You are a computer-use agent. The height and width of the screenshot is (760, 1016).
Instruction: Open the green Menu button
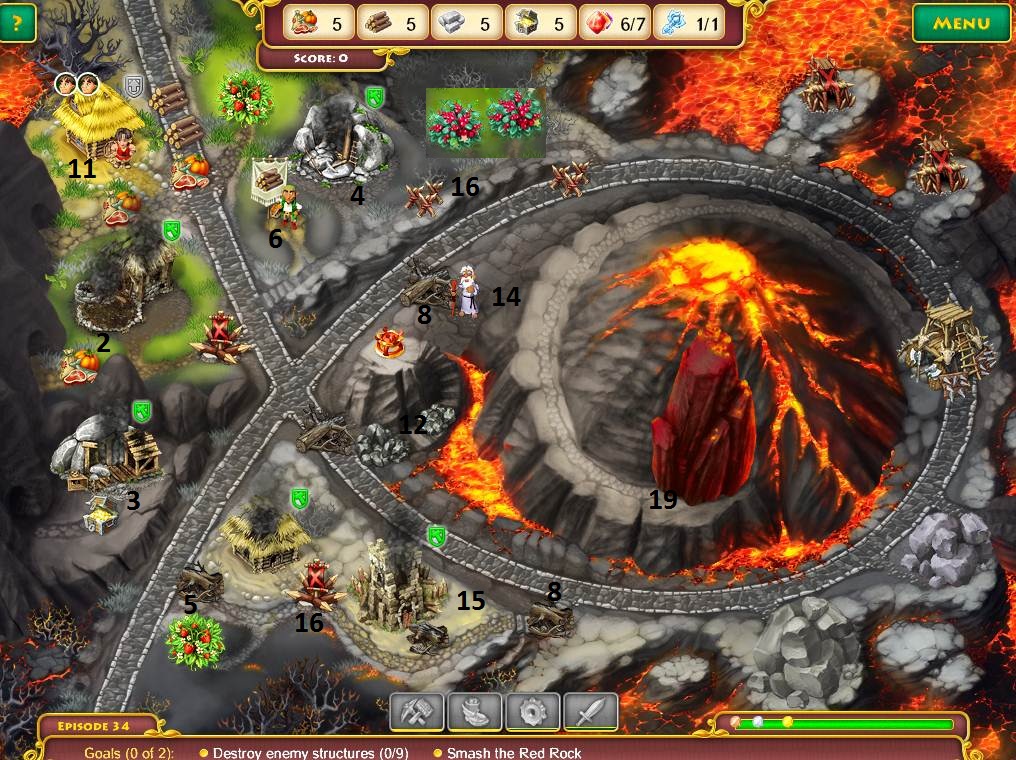pyautogui.click(x=960, y=23)
